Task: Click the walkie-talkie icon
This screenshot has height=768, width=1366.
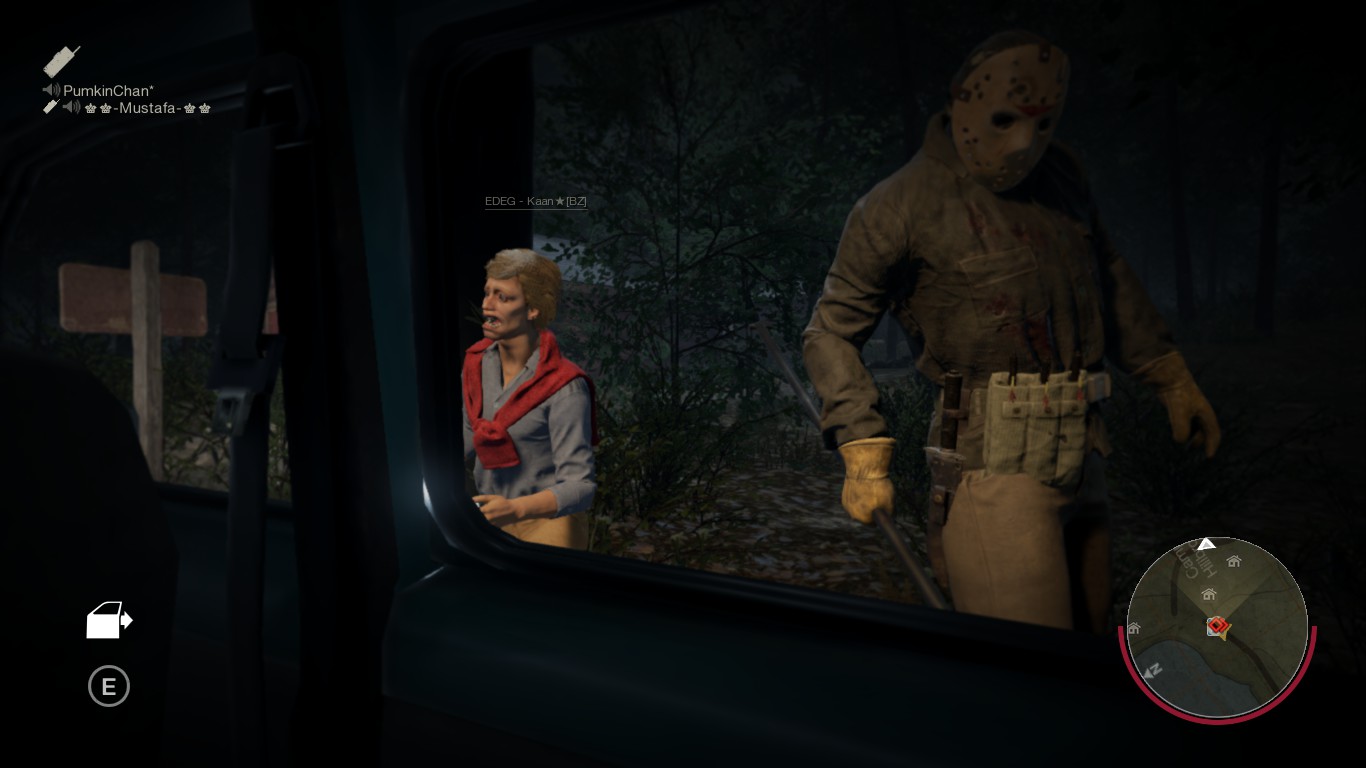Action: click(x=61, y=62)
